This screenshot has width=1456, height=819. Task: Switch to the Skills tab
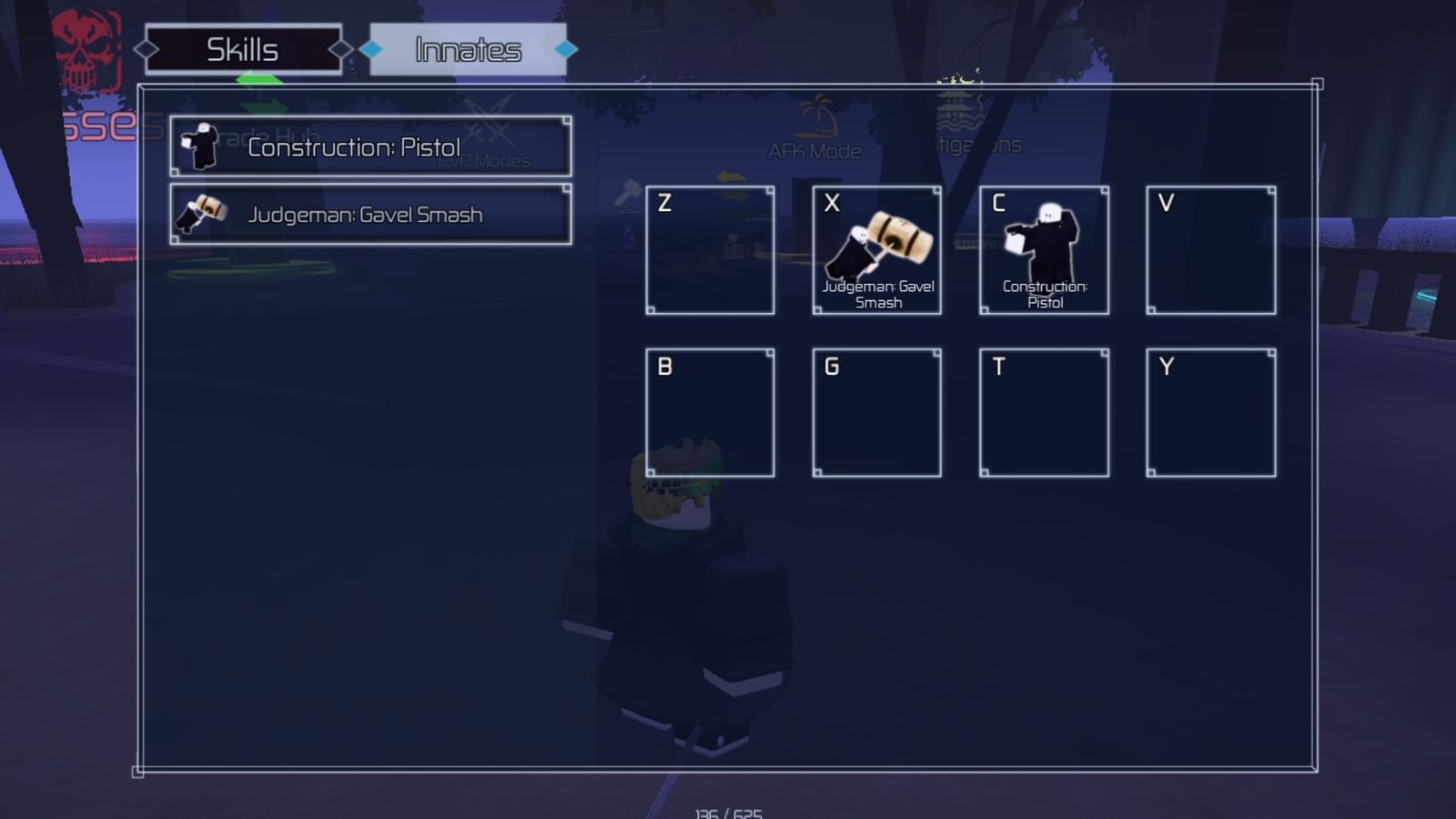242,50
